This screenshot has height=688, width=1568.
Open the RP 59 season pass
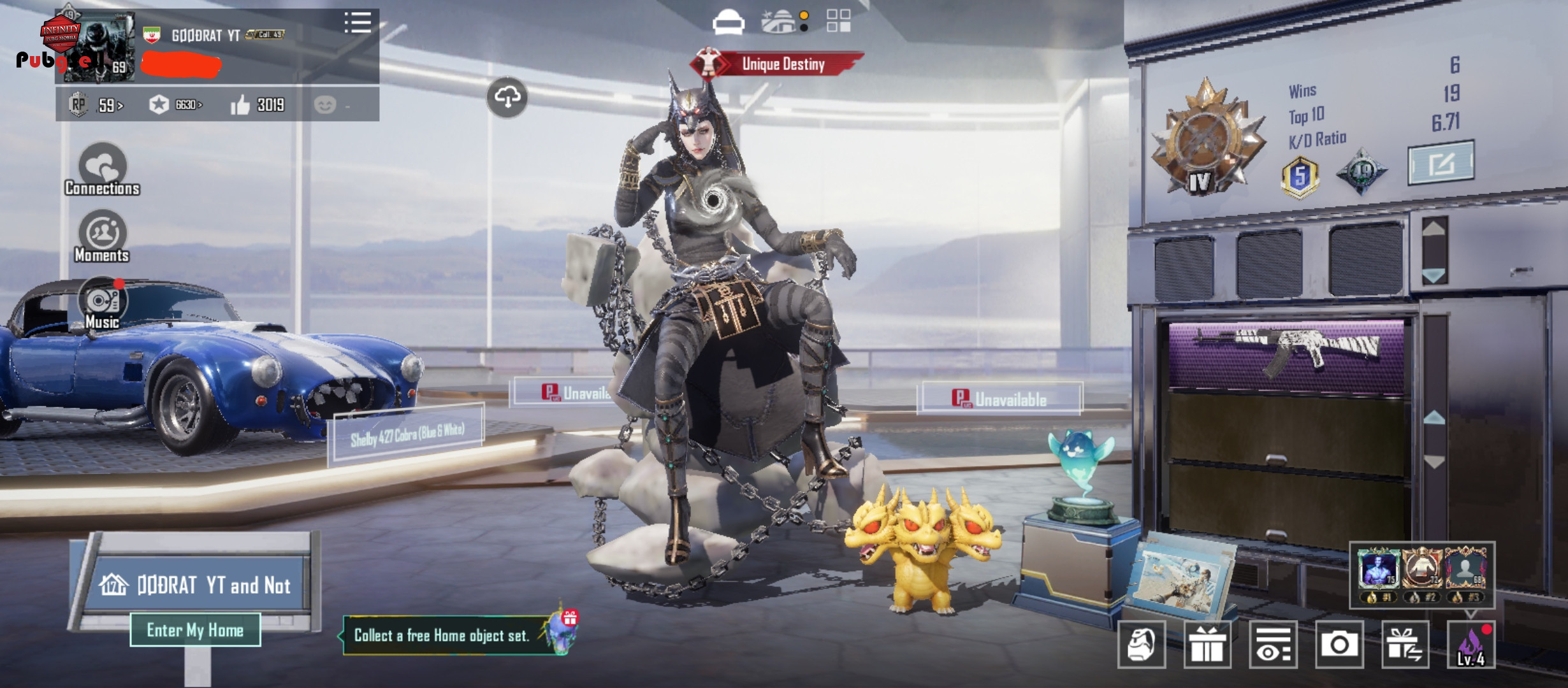point(97,104)
